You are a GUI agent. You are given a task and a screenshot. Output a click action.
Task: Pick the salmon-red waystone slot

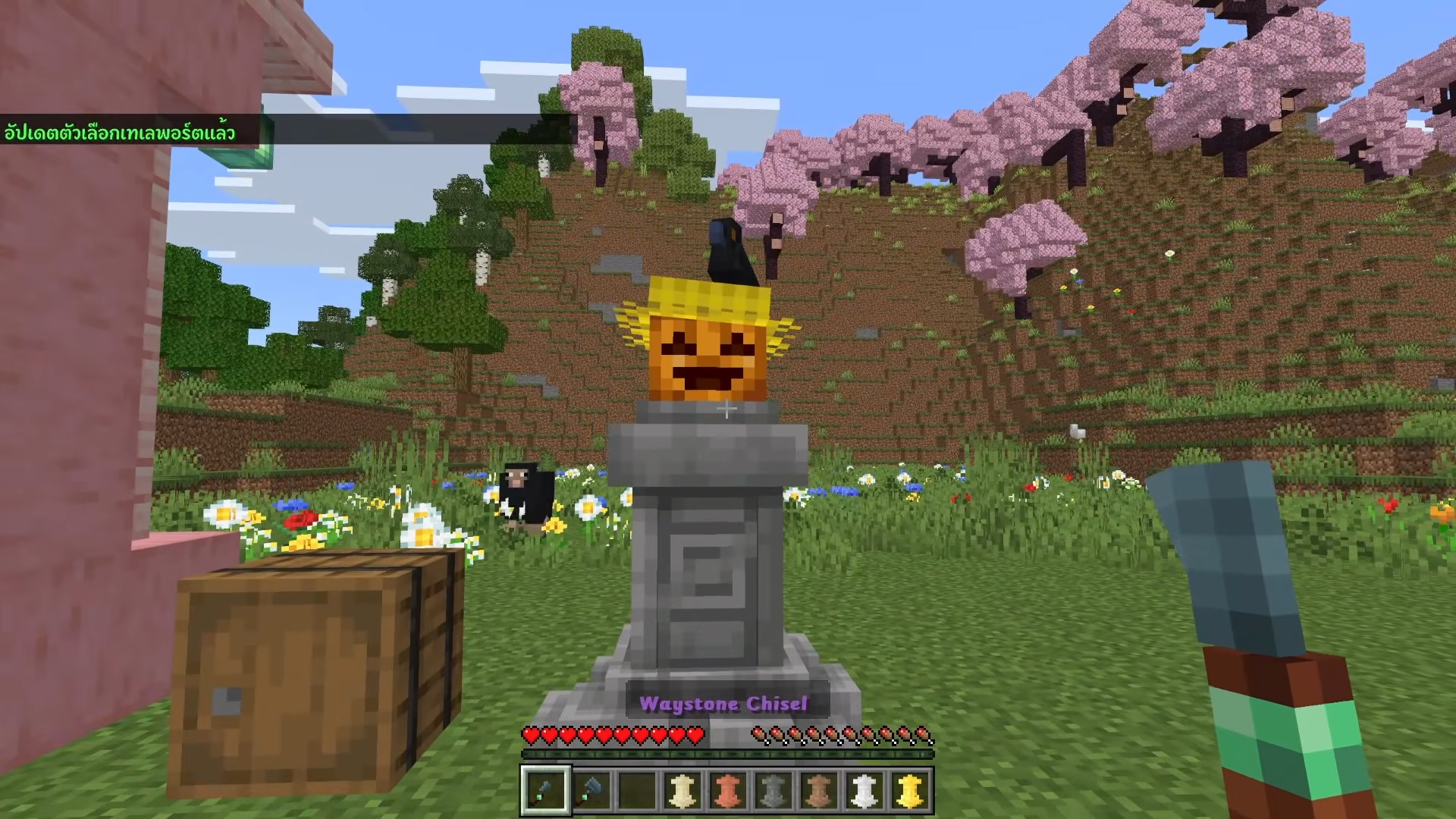click(727, 790)
